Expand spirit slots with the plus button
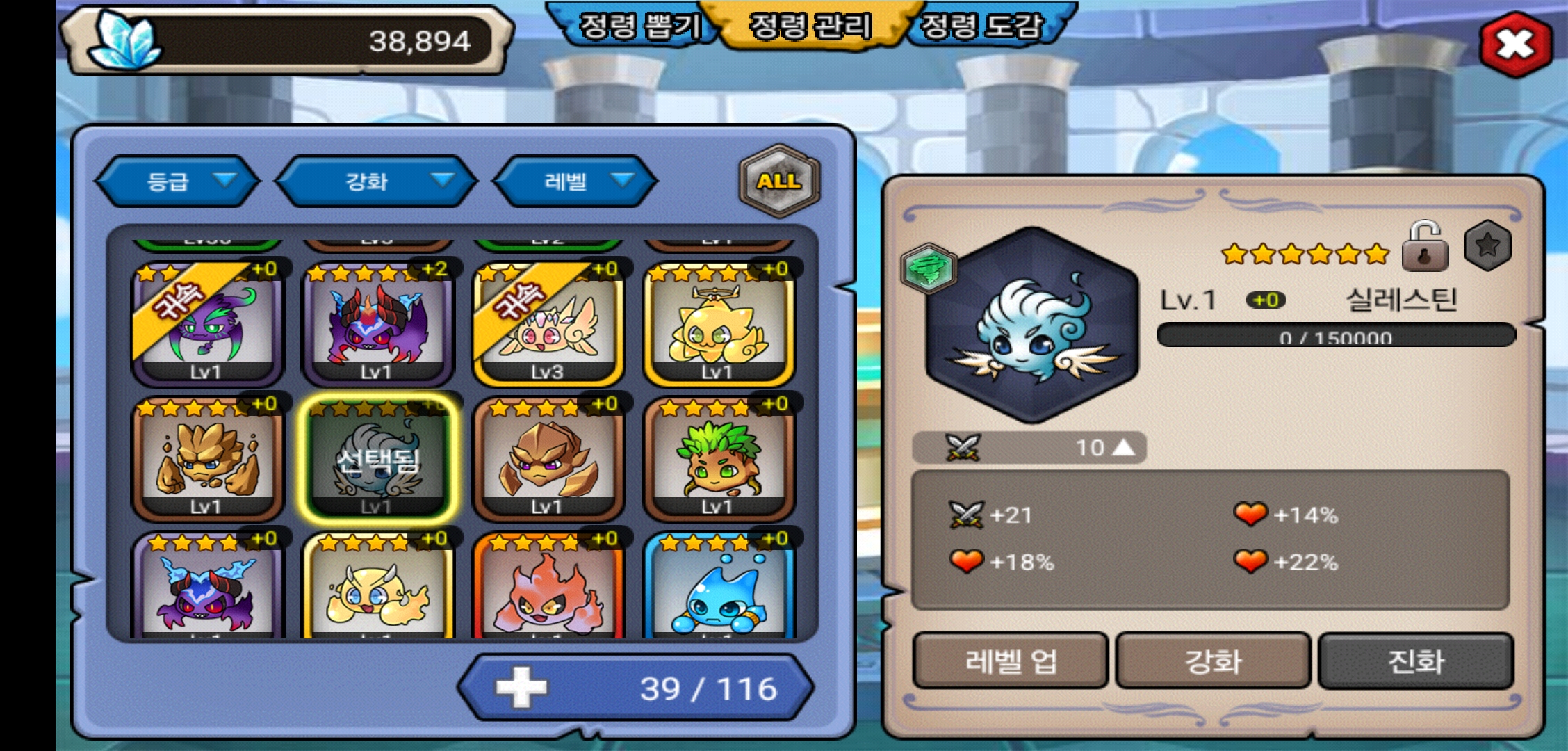The width and height of the screenshot is (1568, 751). tap(521, 688)
